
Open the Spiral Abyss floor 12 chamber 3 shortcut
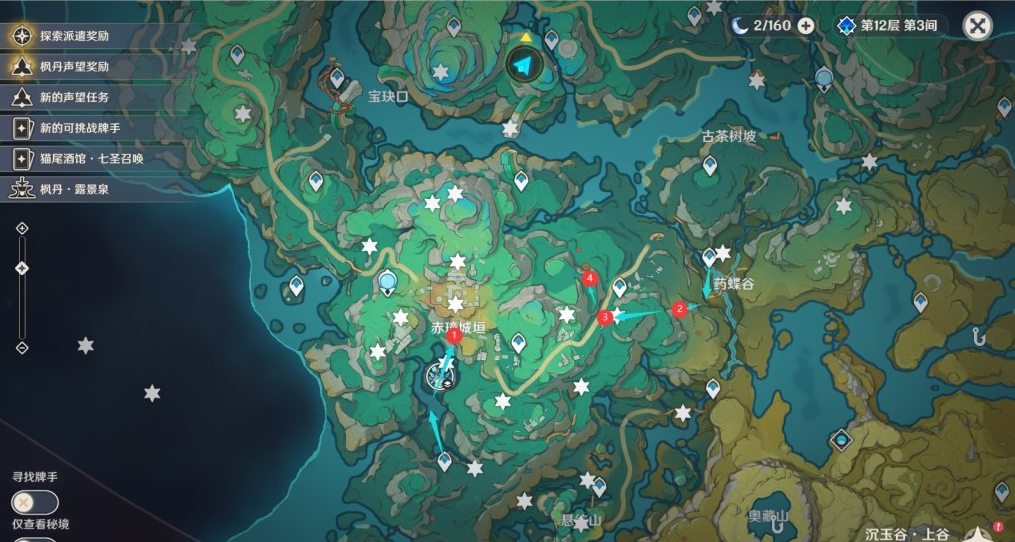click(x=889, y=26)
